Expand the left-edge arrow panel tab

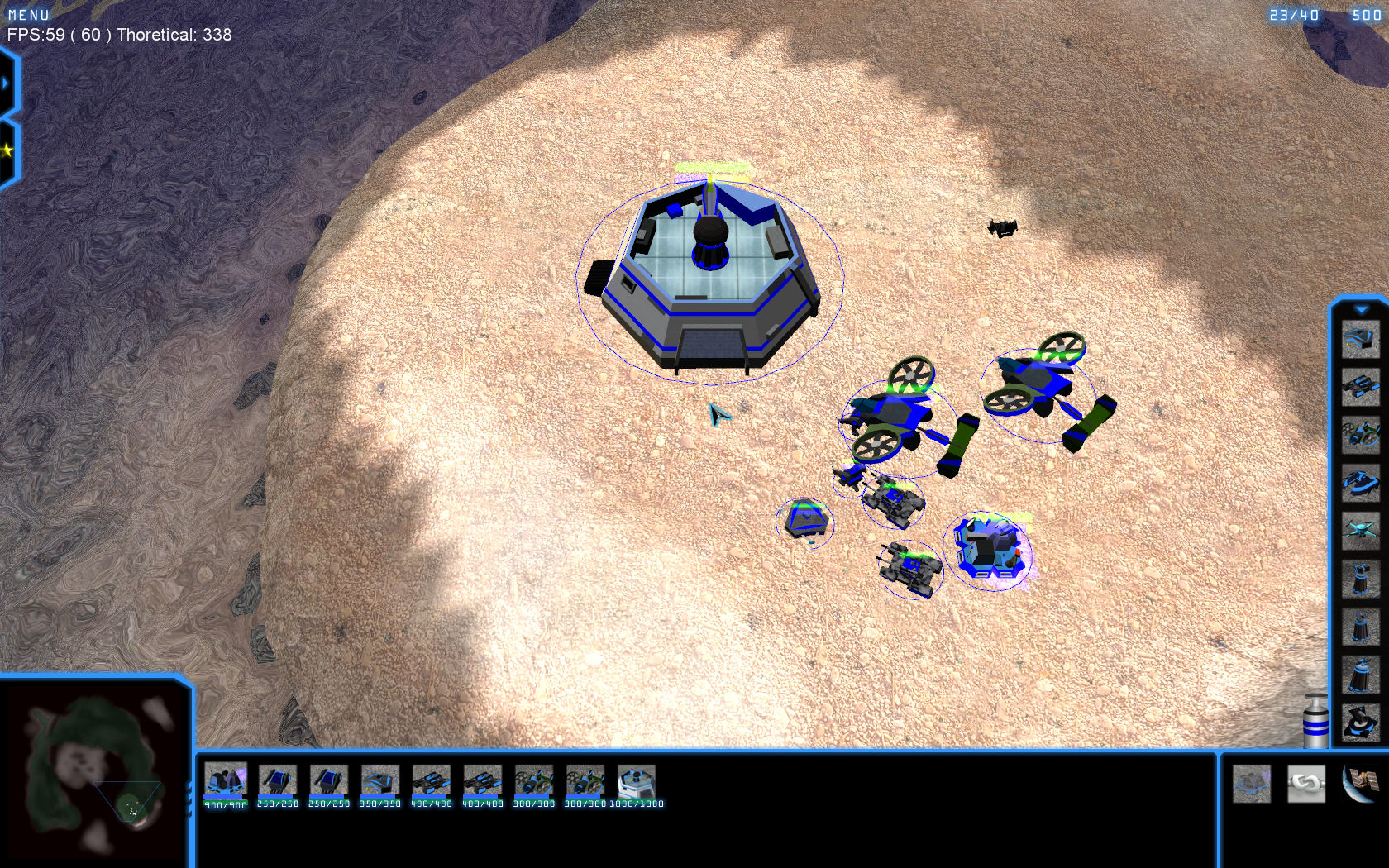7,83
